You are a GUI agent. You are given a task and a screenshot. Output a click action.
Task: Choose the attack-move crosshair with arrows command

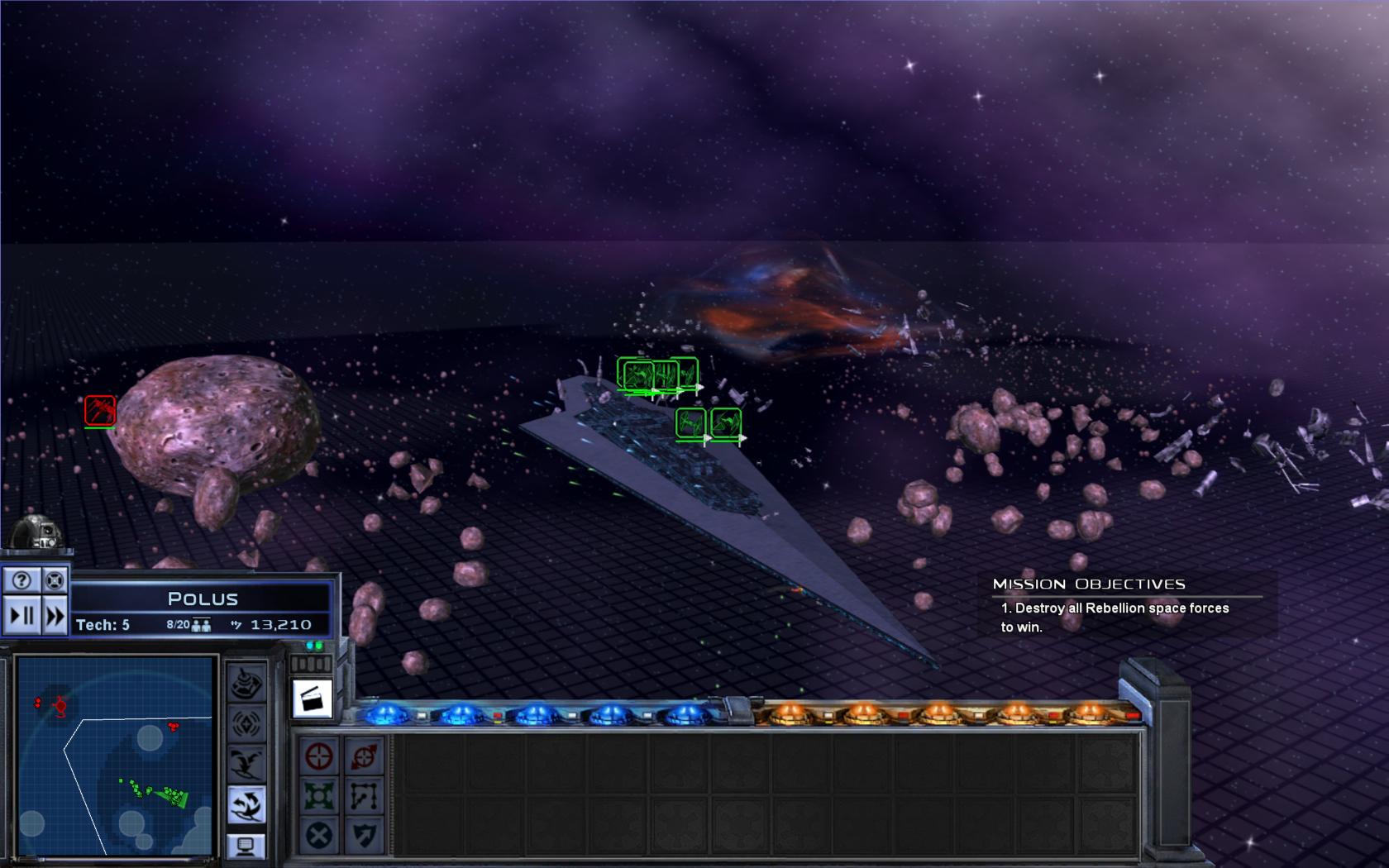point(365,756)
